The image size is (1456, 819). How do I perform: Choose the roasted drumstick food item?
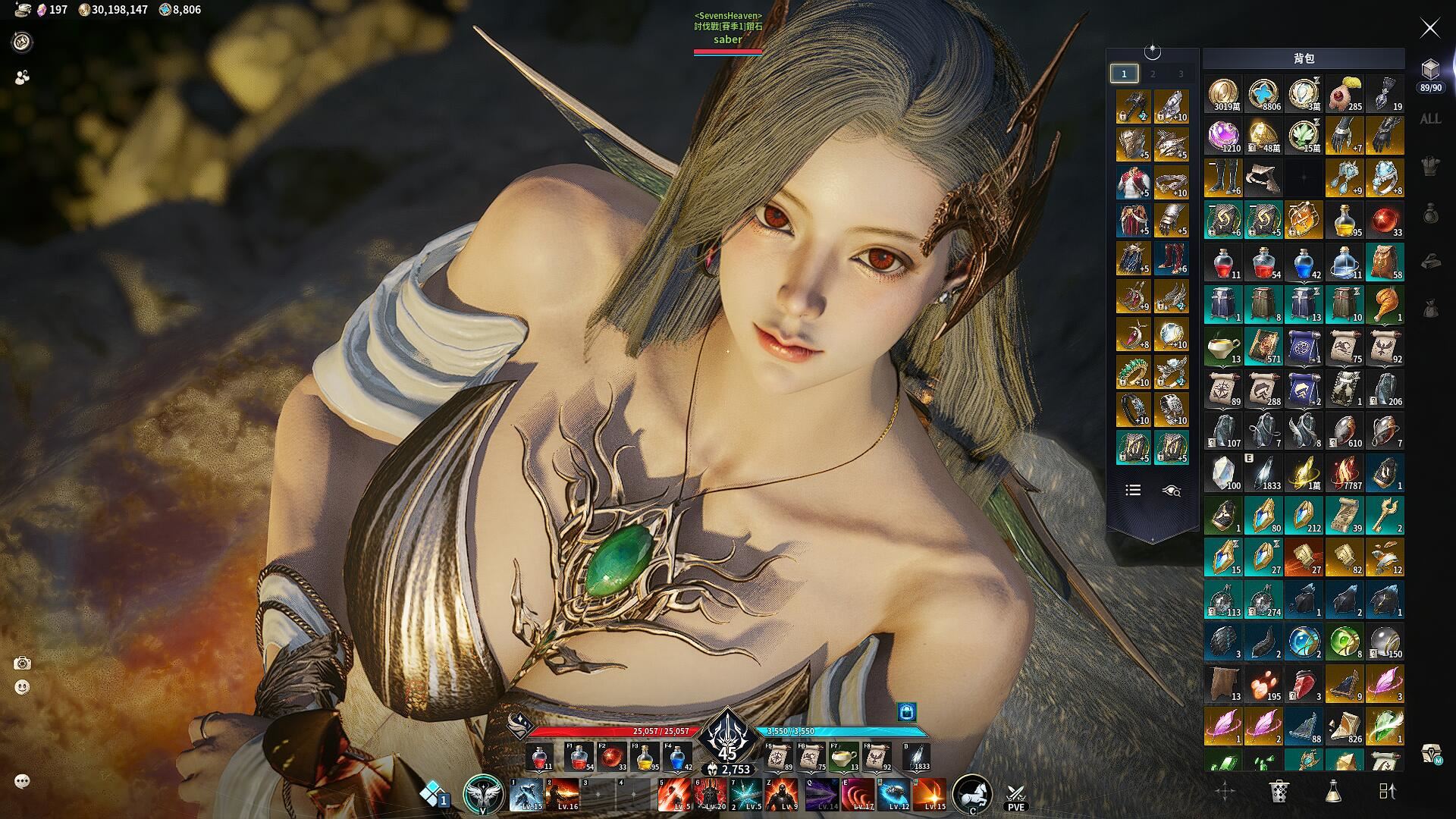coord(1385,303)
